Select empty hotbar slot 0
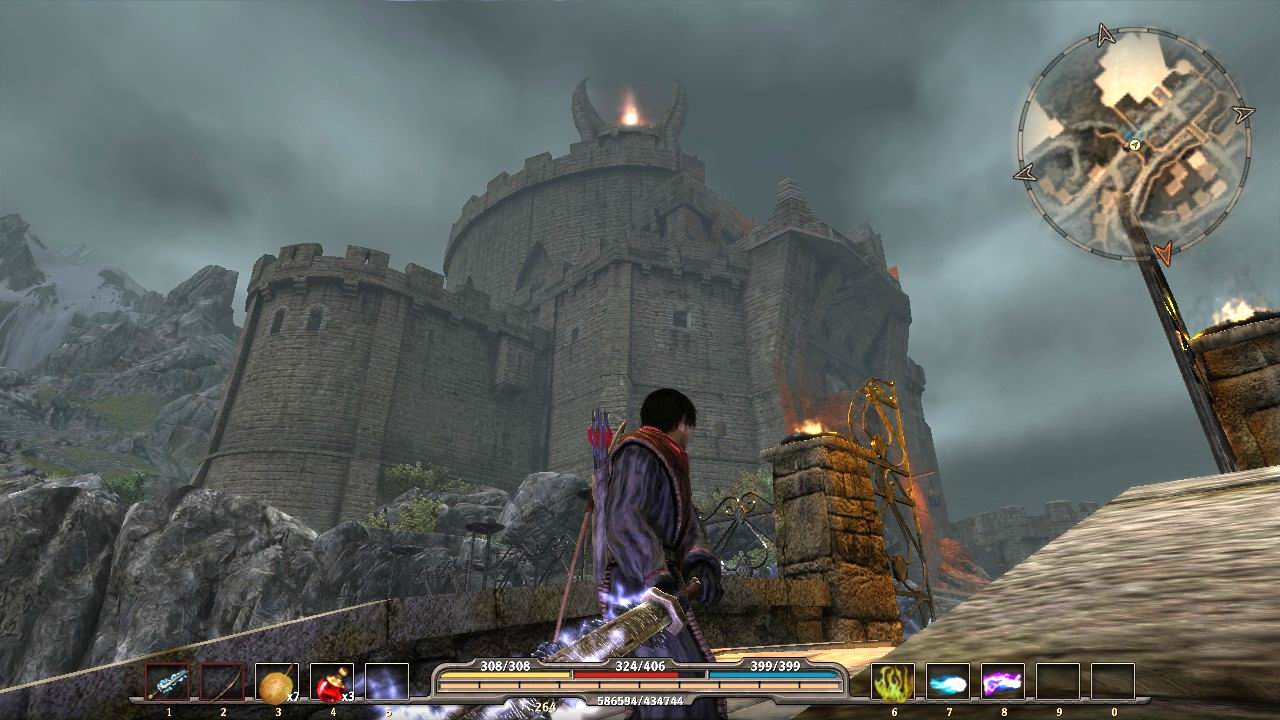This screenshot has width=1280, height=720. pyautogui.click(x=1111, y=683)
